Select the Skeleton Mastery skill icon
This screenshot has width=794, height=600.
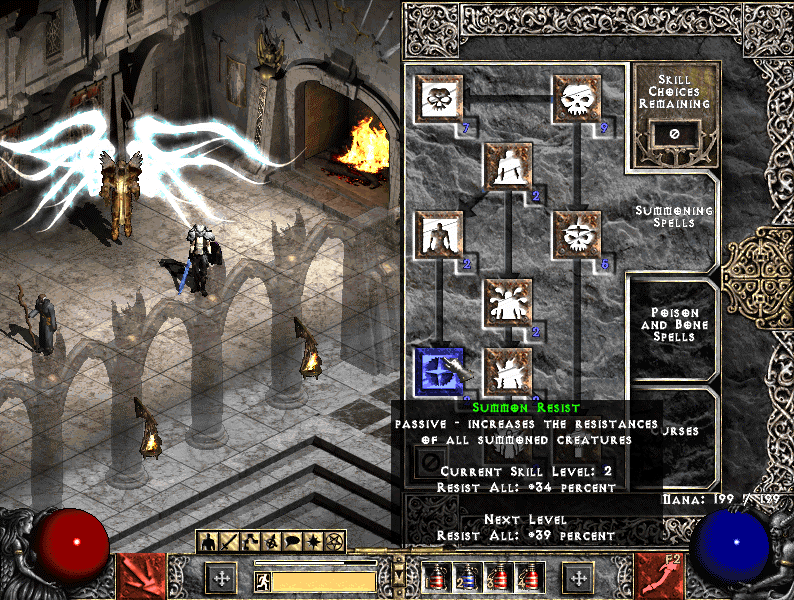(x=438, y=97)
